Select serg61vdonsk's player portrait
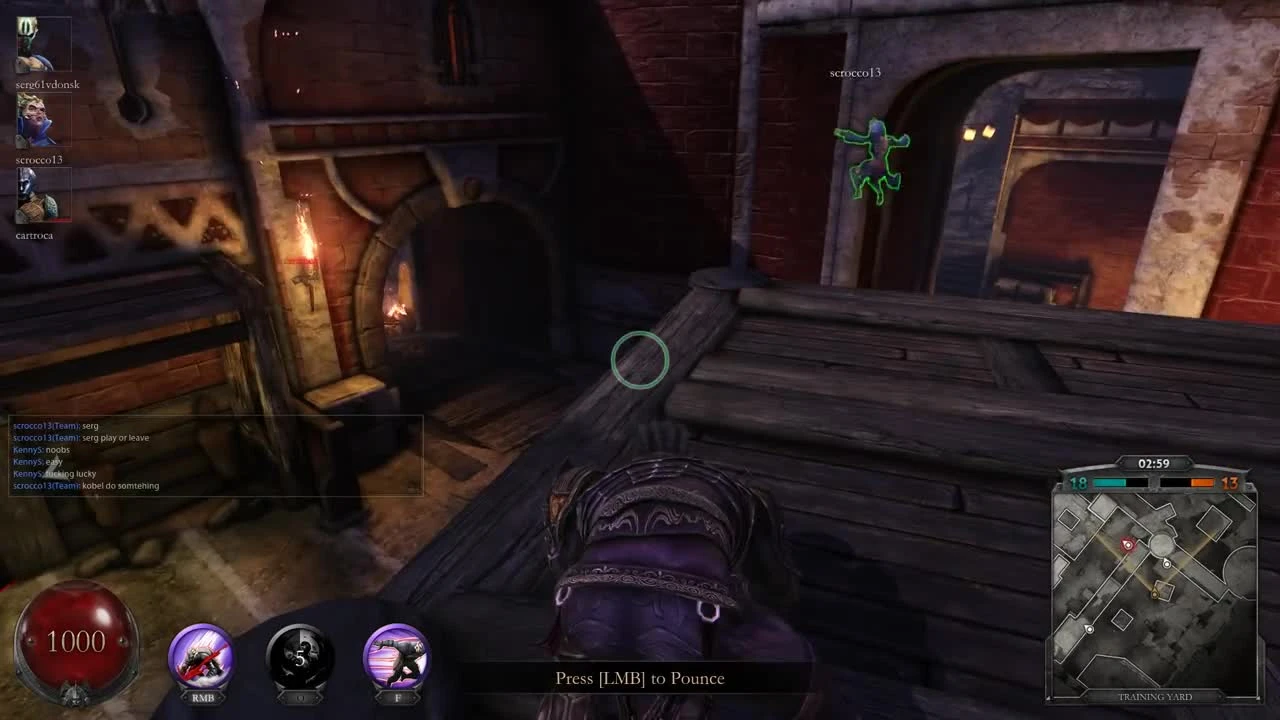1280x720 pixels. point(41,43)
